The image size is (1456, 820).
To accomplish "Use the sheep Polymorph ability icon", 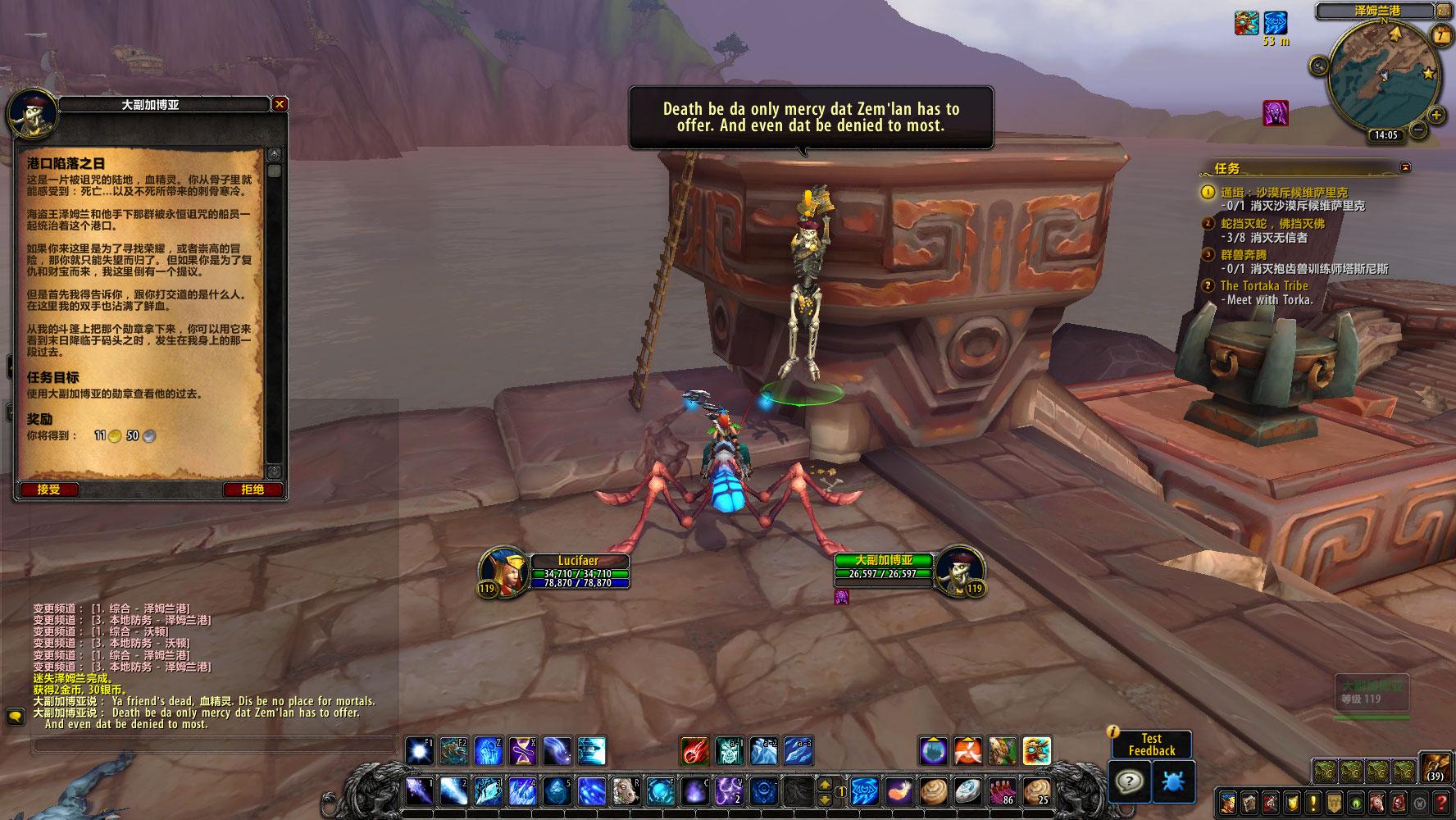I will [626, 791].
